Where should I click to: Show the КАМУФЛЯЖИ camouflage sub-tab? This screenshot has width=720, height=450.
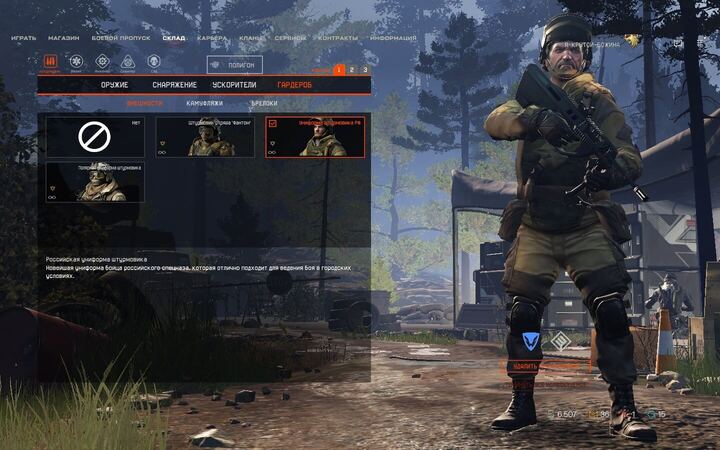click(204, 103)
